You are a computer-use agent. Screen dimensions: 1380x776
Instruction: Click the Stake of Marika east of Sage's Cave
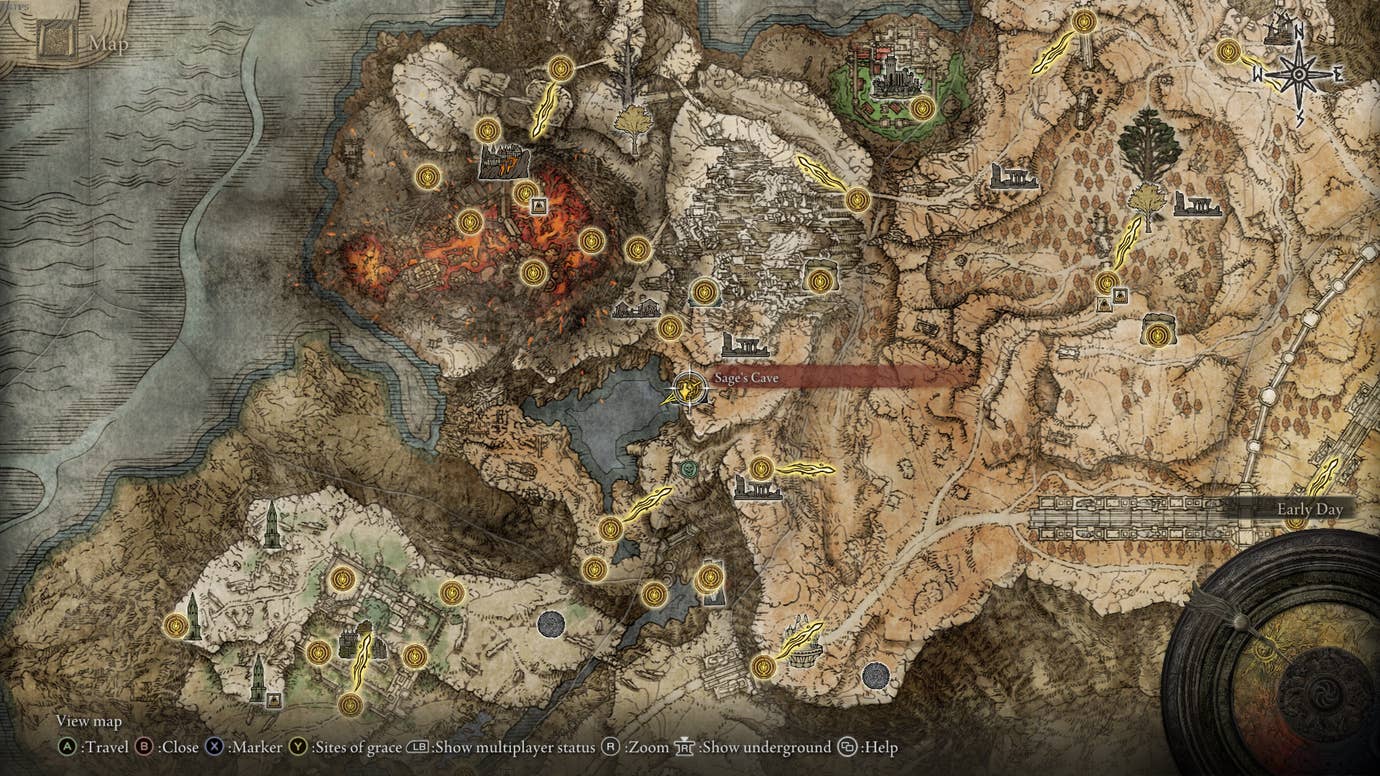tap(805, 469)
